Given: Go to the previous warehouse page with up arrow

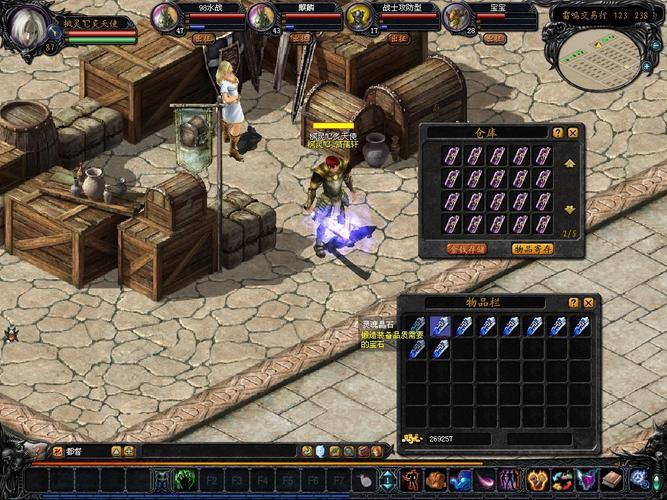Looking at the screenshot, I should pyautogui.click(x=570, y=163).
